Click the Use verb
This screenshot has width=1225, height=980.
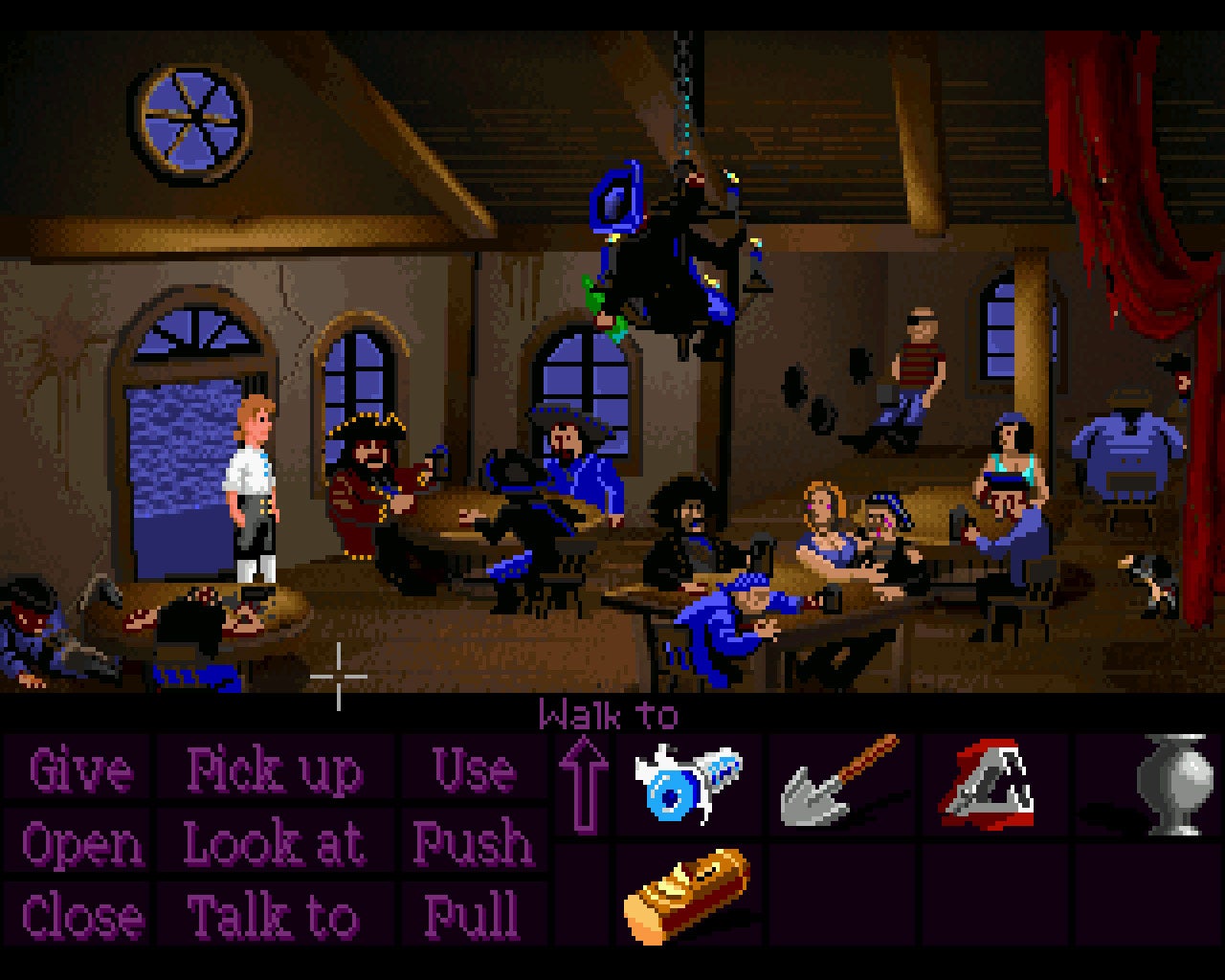[474, 770]
